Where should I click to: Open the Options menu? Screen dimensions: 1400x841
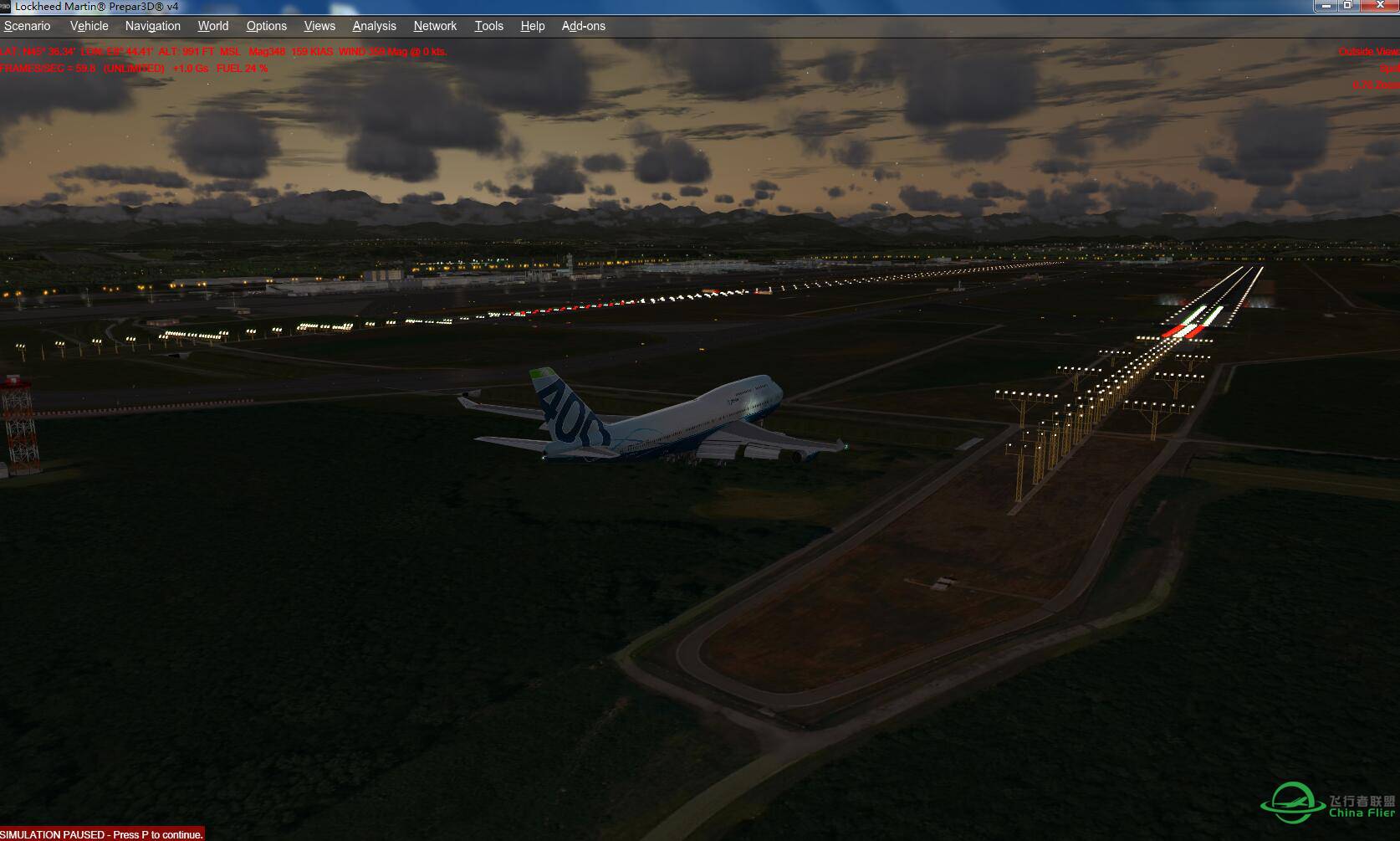click(x=267, y=26)
